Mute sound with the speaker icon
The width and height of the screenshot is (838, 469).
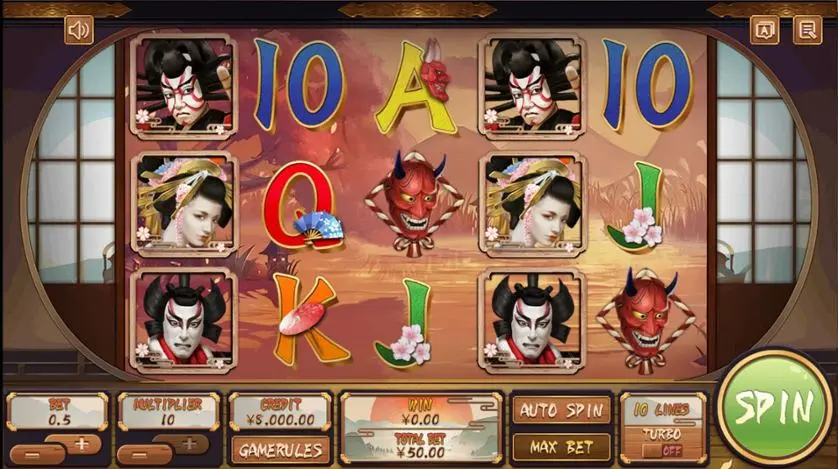[79, 30]
